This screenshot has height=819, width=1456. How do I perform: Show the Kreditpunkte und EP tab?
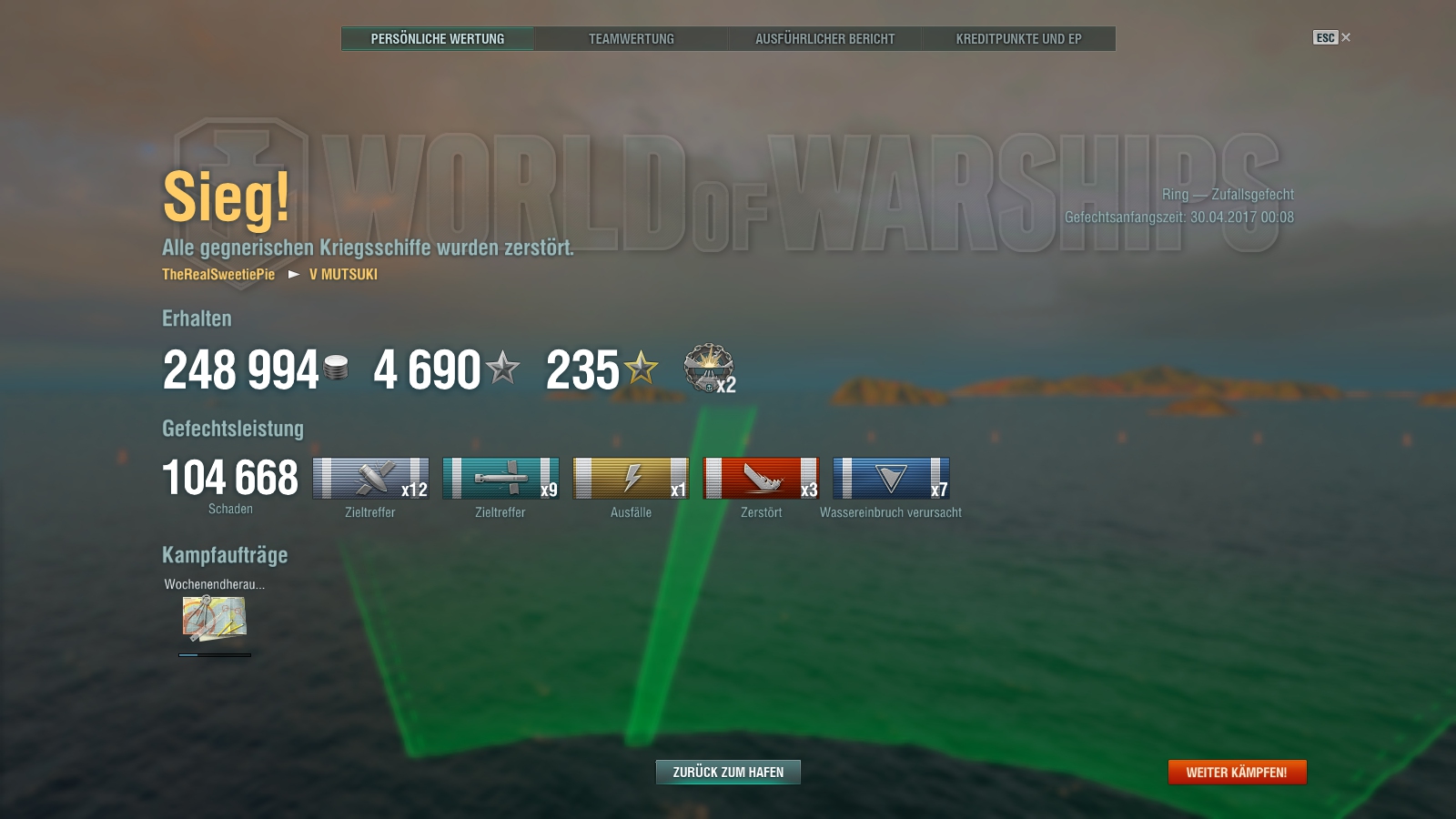pyautogui.click(x=1018, y=39)
